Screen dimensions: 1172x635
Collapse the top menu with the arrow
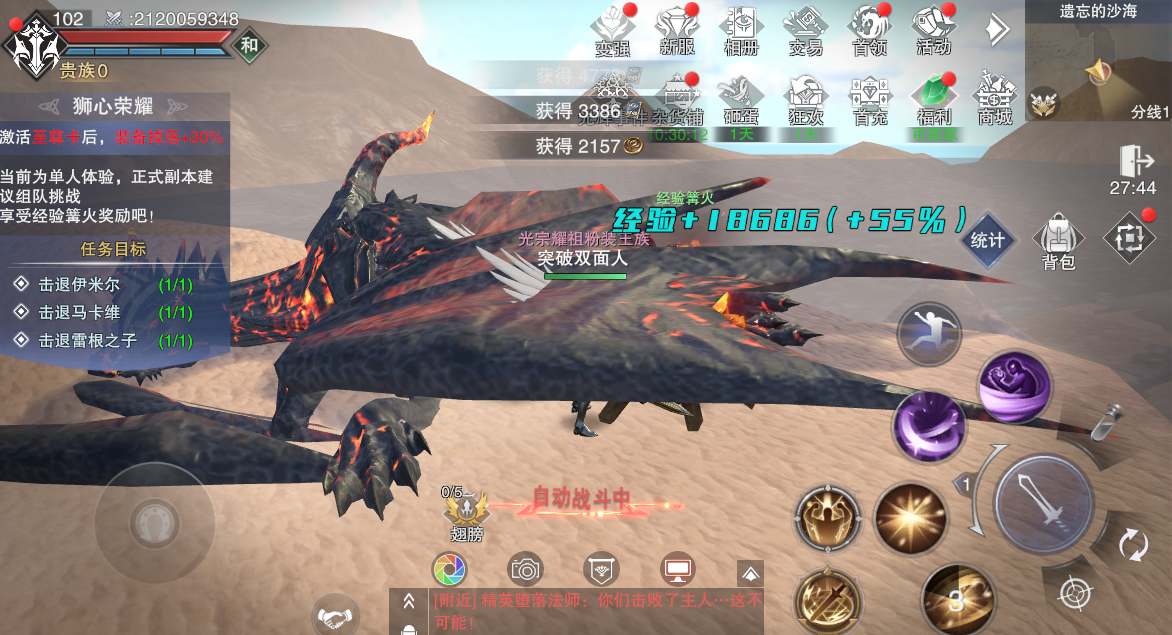tap(996, 30)
